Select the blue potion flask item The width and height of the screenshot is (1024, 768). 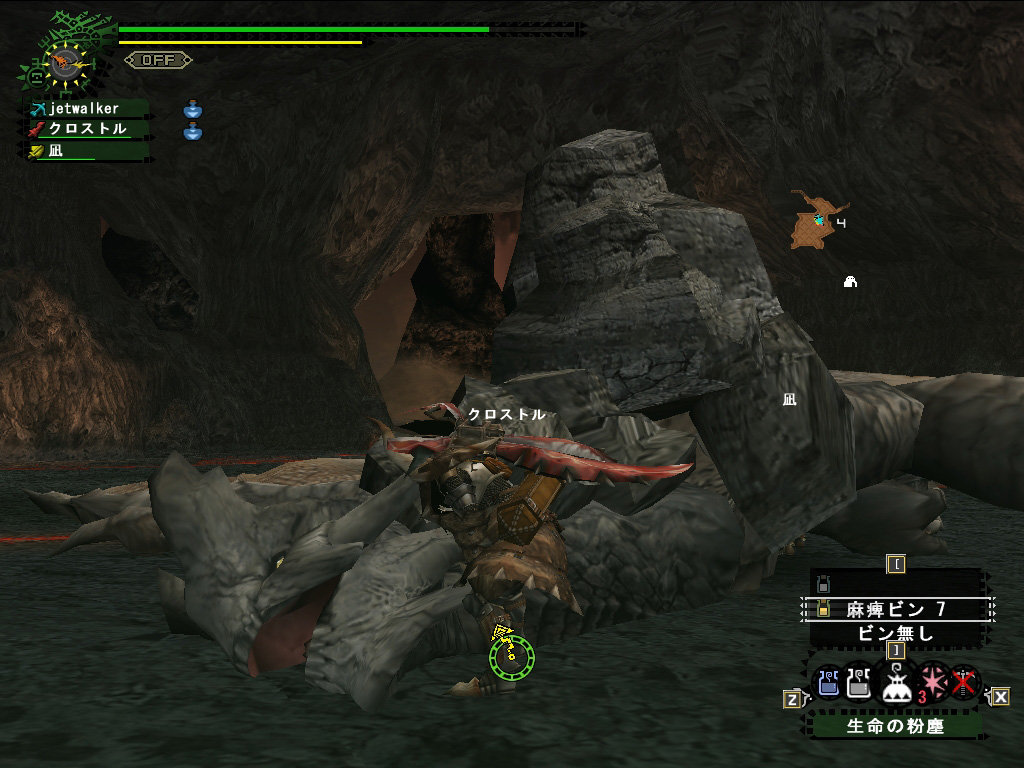click(x=828, y=684)
